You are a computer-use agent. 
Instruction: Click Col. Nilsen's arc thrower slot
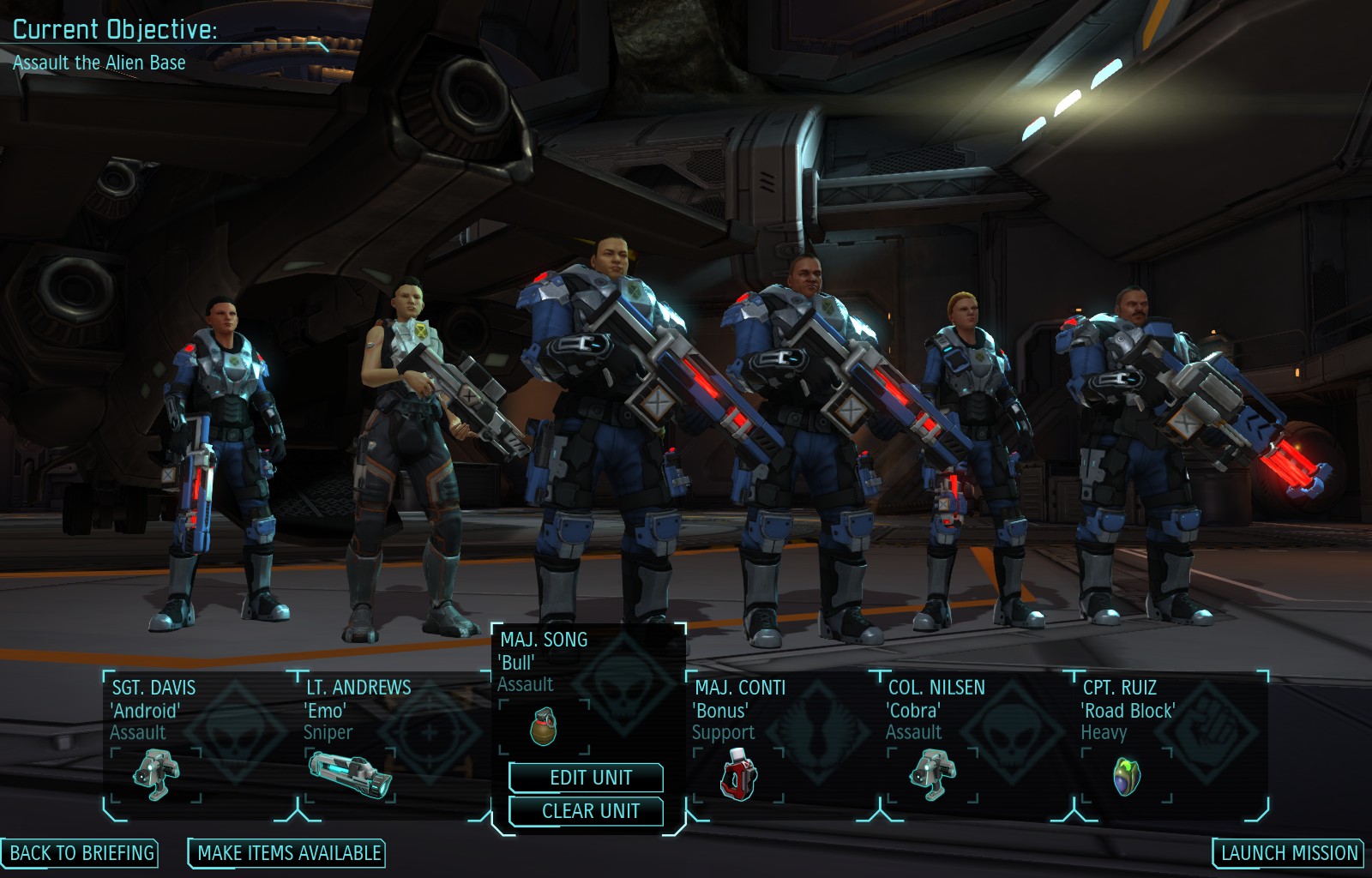click(933, 773)
